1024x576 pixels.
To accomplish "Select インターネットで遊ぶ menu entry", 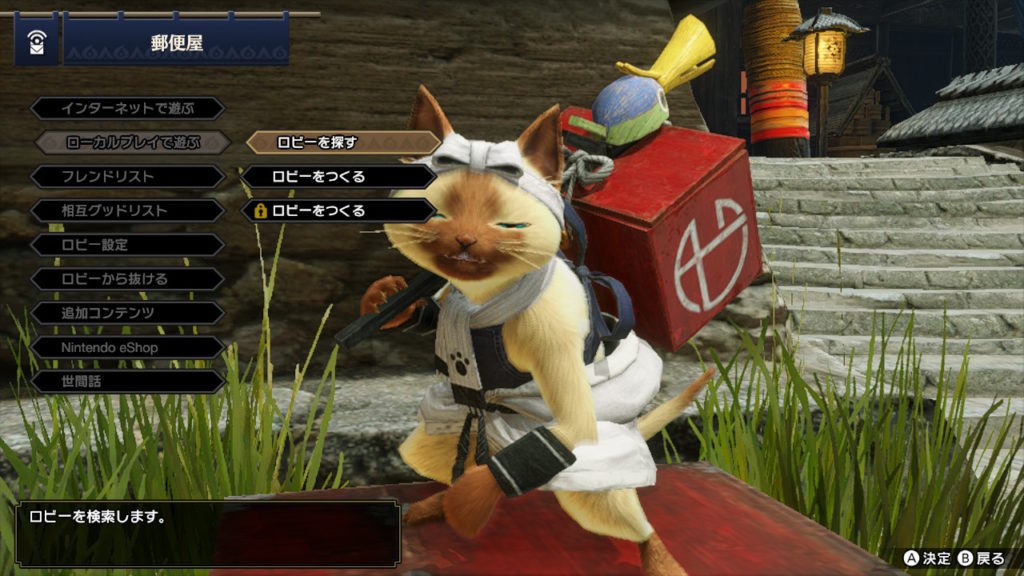I will click(x=128, y=108).
